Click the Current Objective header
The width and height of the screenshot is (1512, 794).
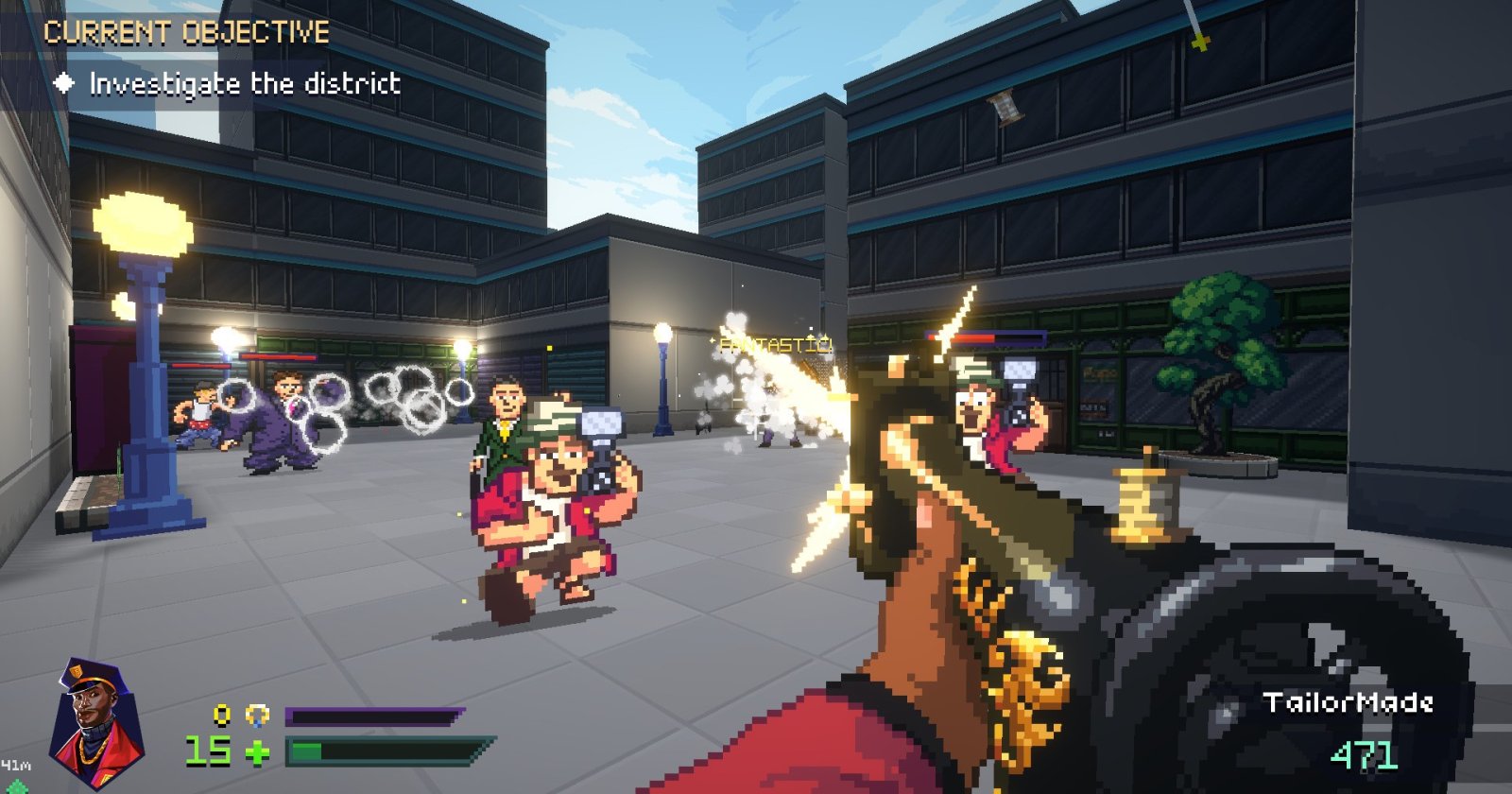click(x=186, y=33)
